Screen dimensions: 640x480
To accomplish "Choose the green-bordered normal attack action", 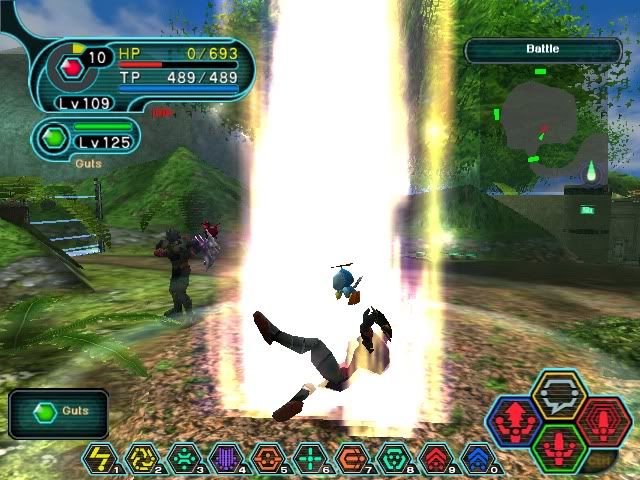I will tap(559, 446).
